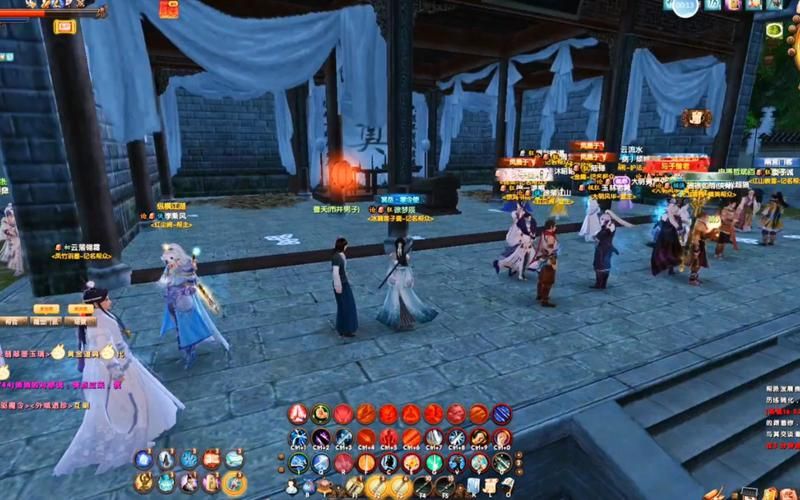Click the left orange button above the chat tabs
This screenshot has height=500, width=800.
point(44,310)
